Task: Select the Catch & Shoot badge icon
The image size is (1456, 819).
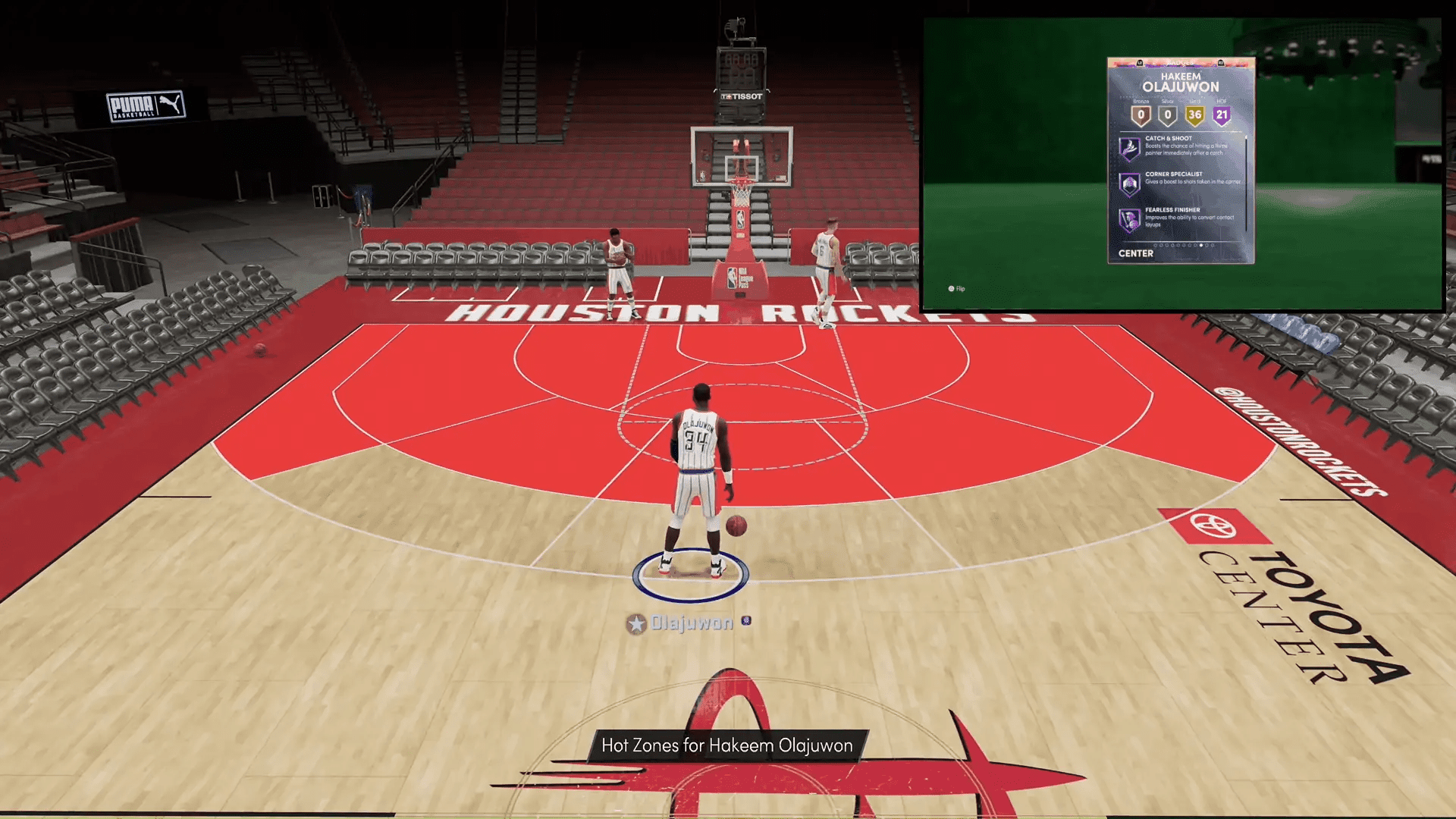Action: 1130,148
